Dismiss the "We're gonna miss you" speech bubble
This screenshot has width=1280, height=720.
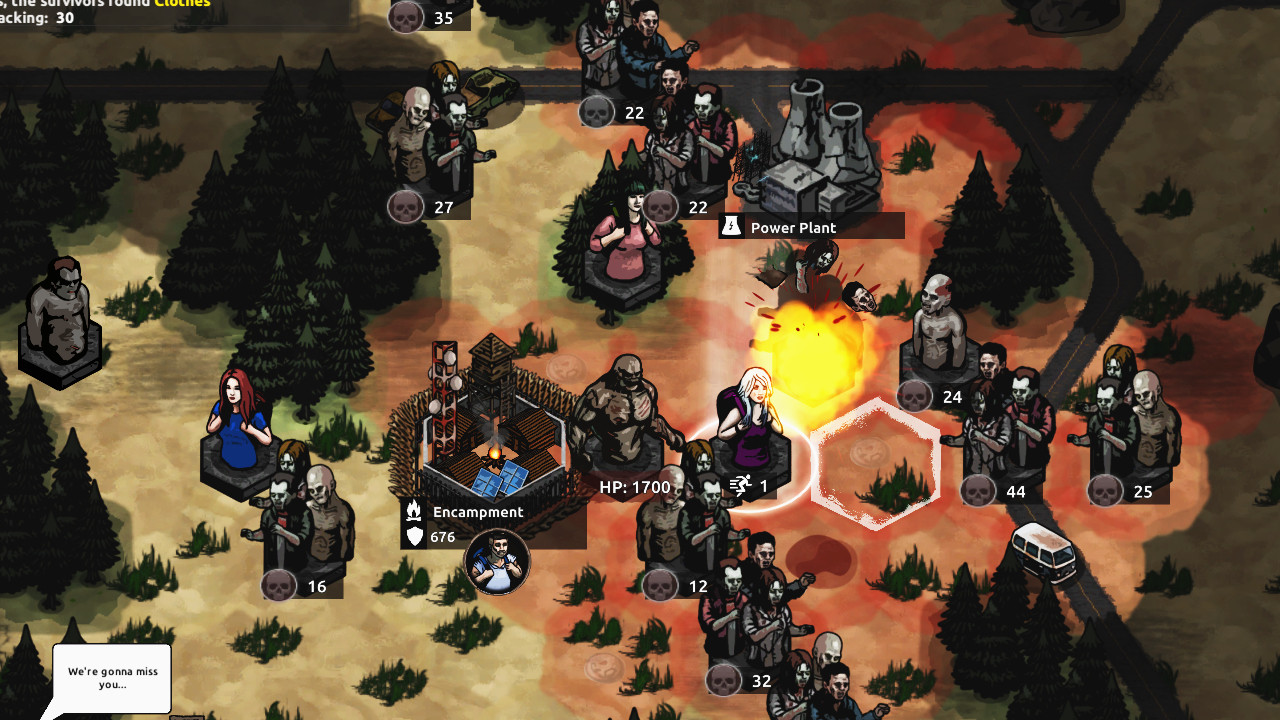(111, 678)
